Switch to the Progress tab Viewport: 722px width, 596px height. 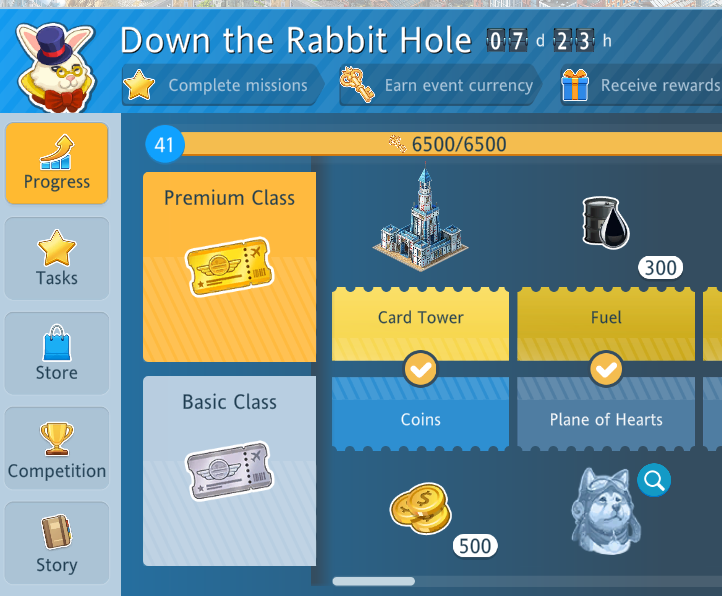57,162
